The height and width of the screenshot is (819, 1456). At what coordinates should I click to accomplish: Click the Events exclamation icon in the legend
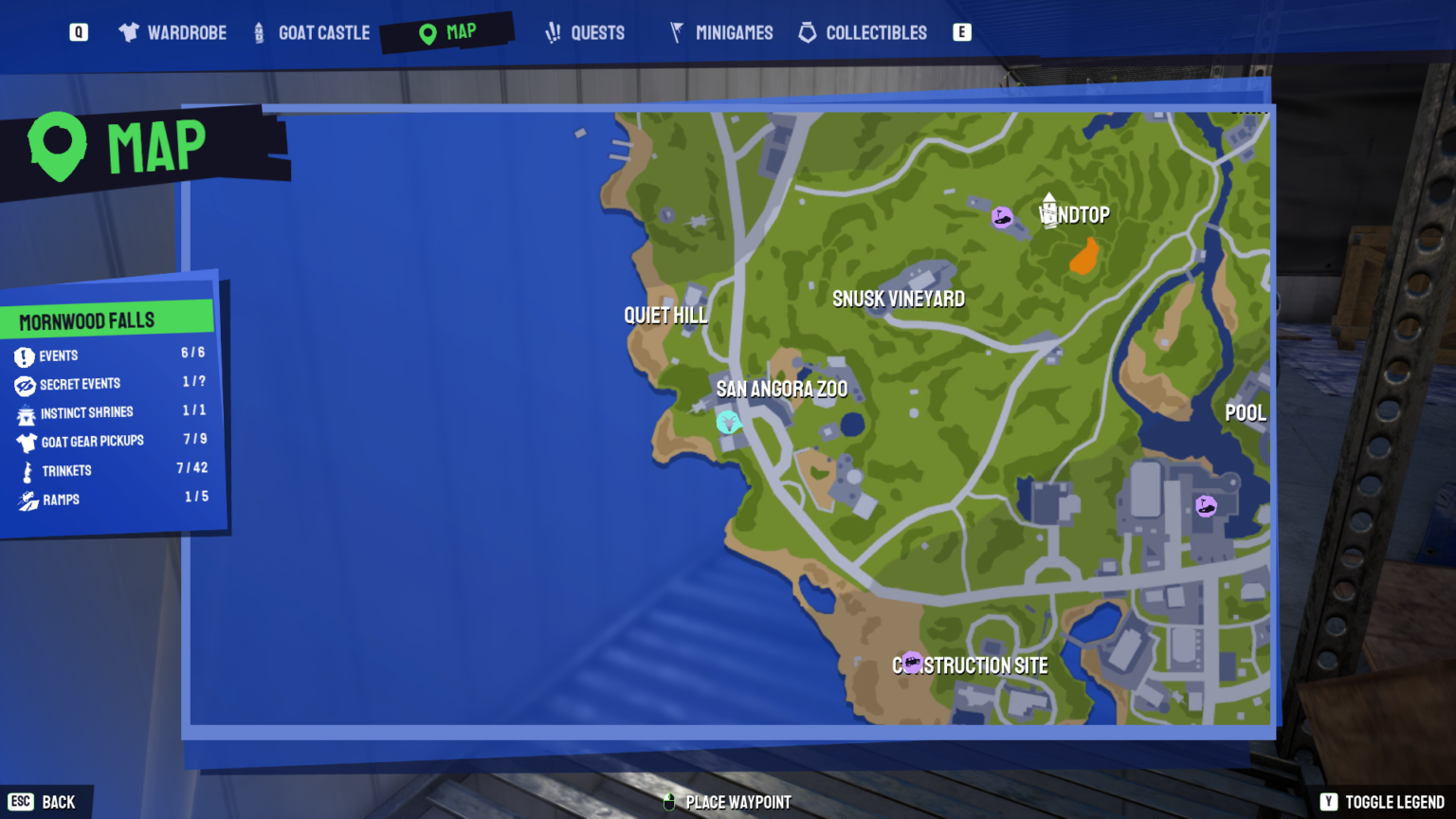pos(23,355)
